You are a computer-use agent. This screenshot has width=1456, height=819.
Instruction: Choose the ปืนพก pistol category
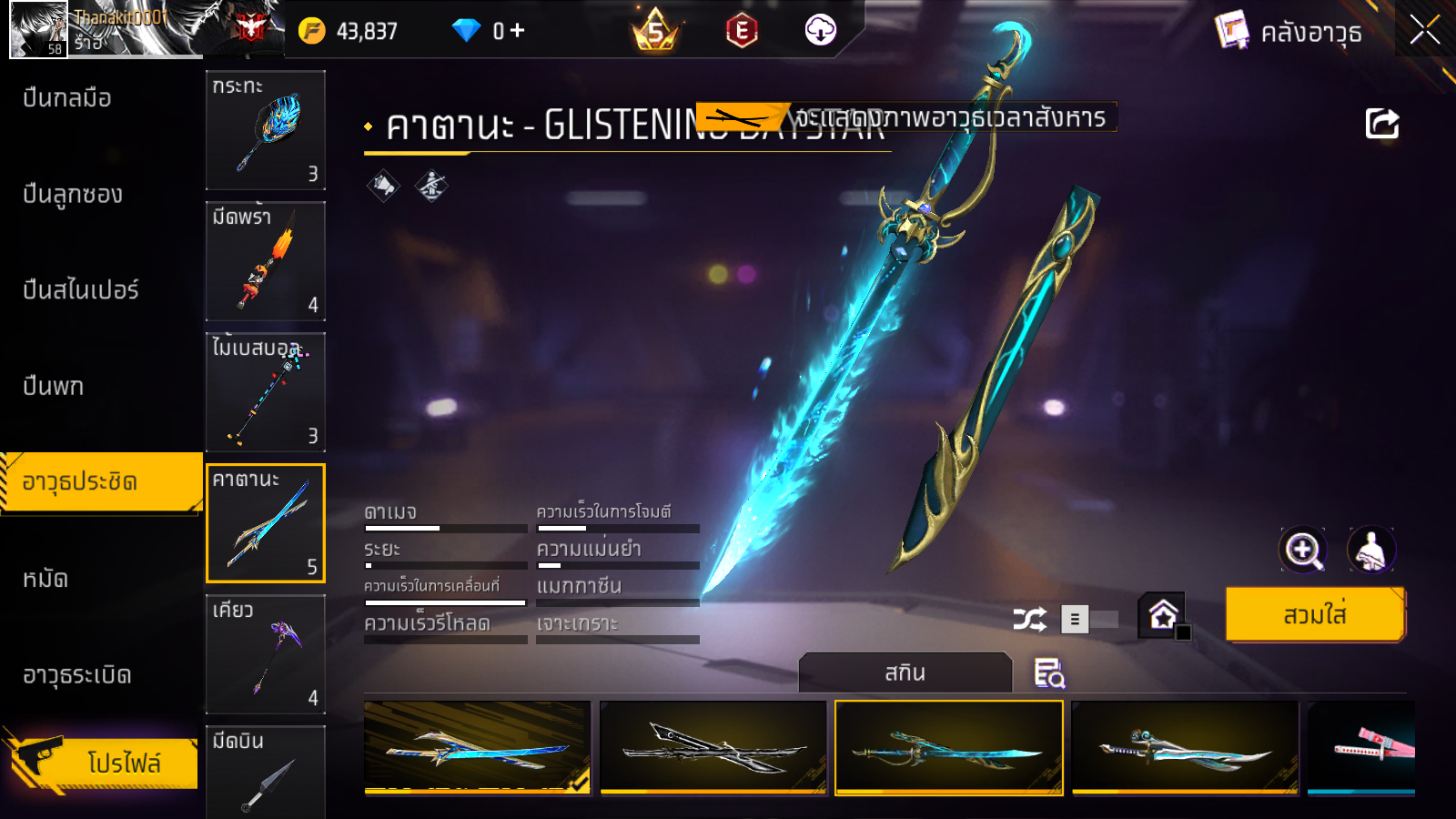coord(54,386)
